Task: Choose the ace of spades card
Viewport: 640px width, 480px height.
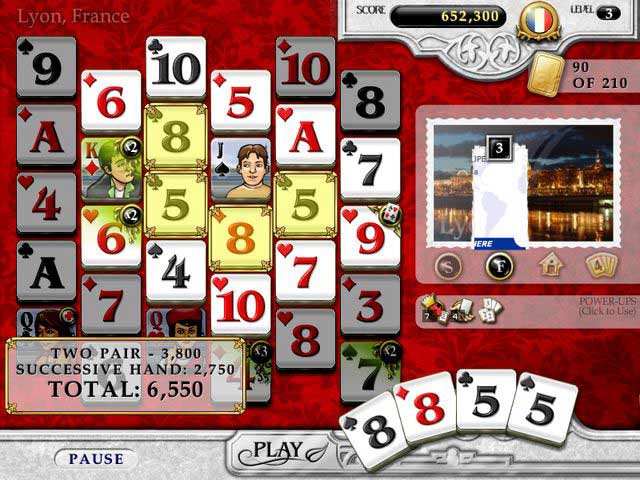Action: point(46,269)
